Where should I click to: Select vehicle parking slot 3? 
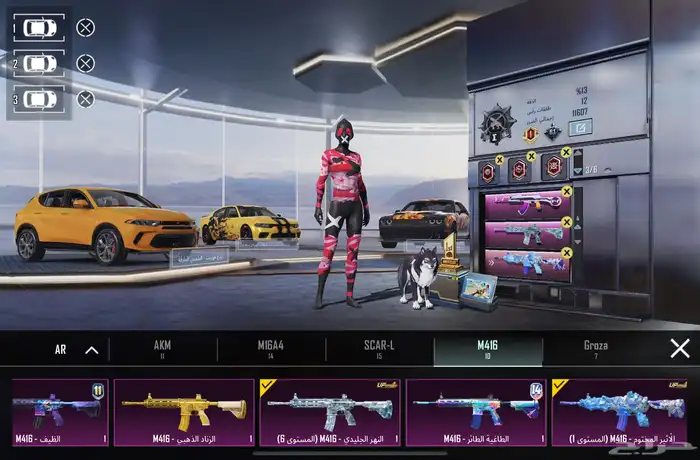click(40, 99)
